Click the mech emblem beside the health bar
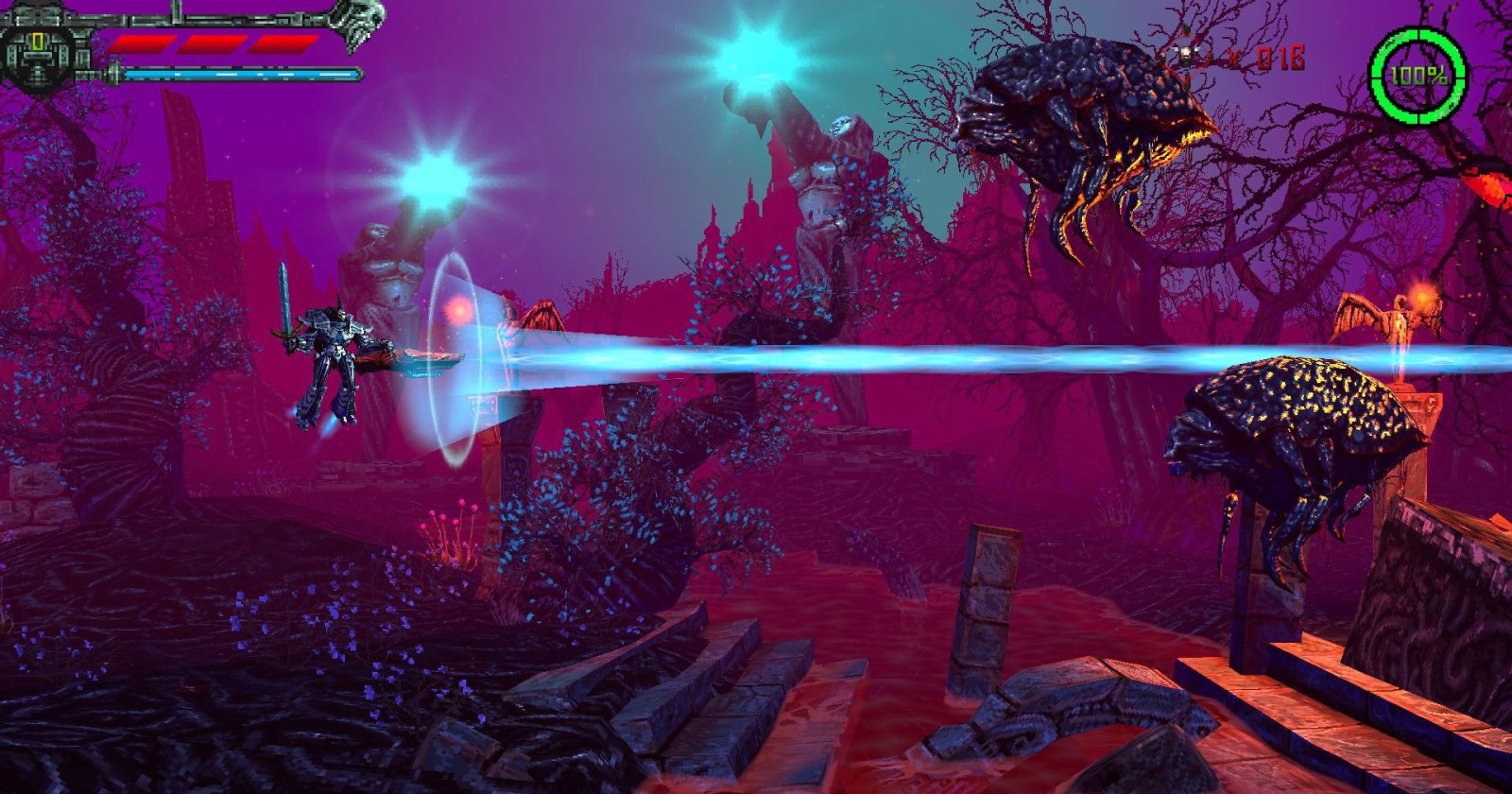 click(38, 54)
